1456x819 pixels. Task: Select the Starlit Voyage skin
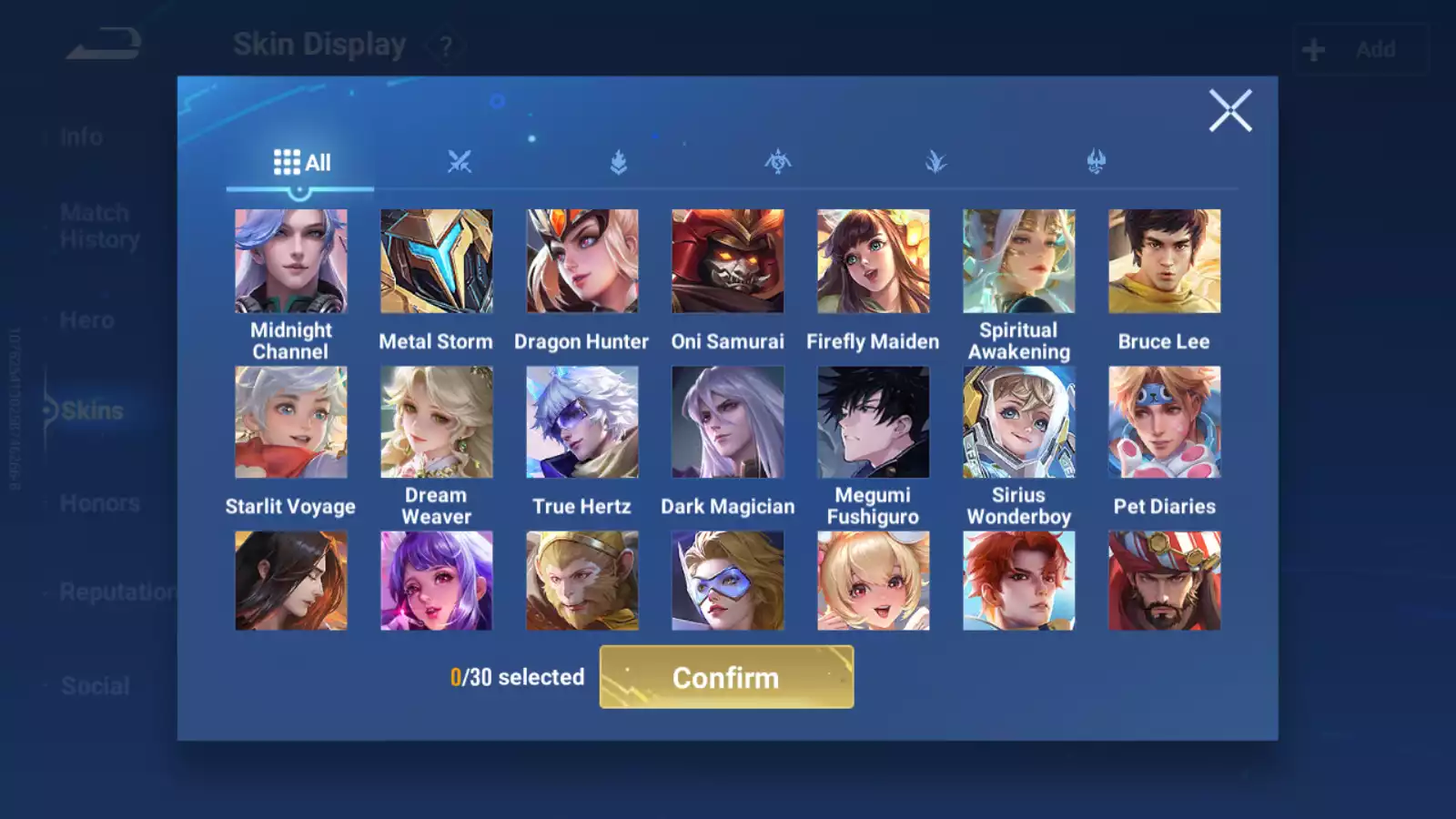pos(291,422)
